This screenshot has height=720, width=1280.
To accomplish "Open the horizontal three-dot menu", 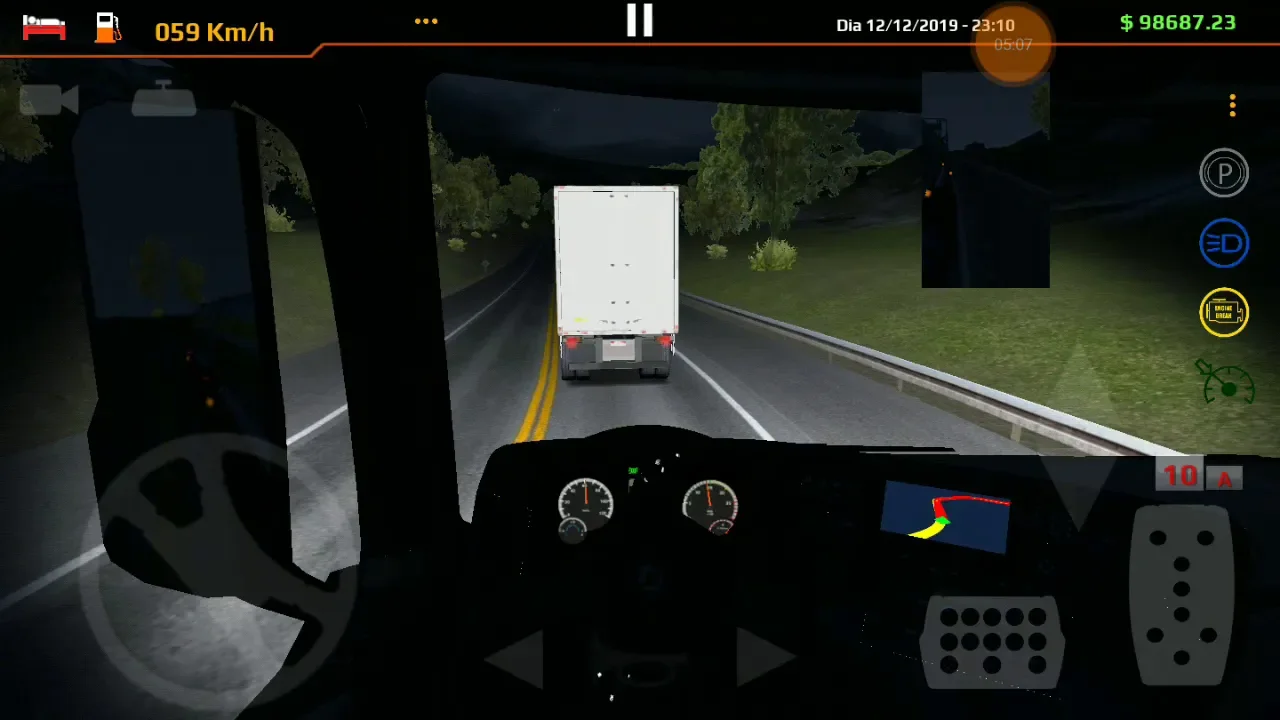I will click(426, 21).
